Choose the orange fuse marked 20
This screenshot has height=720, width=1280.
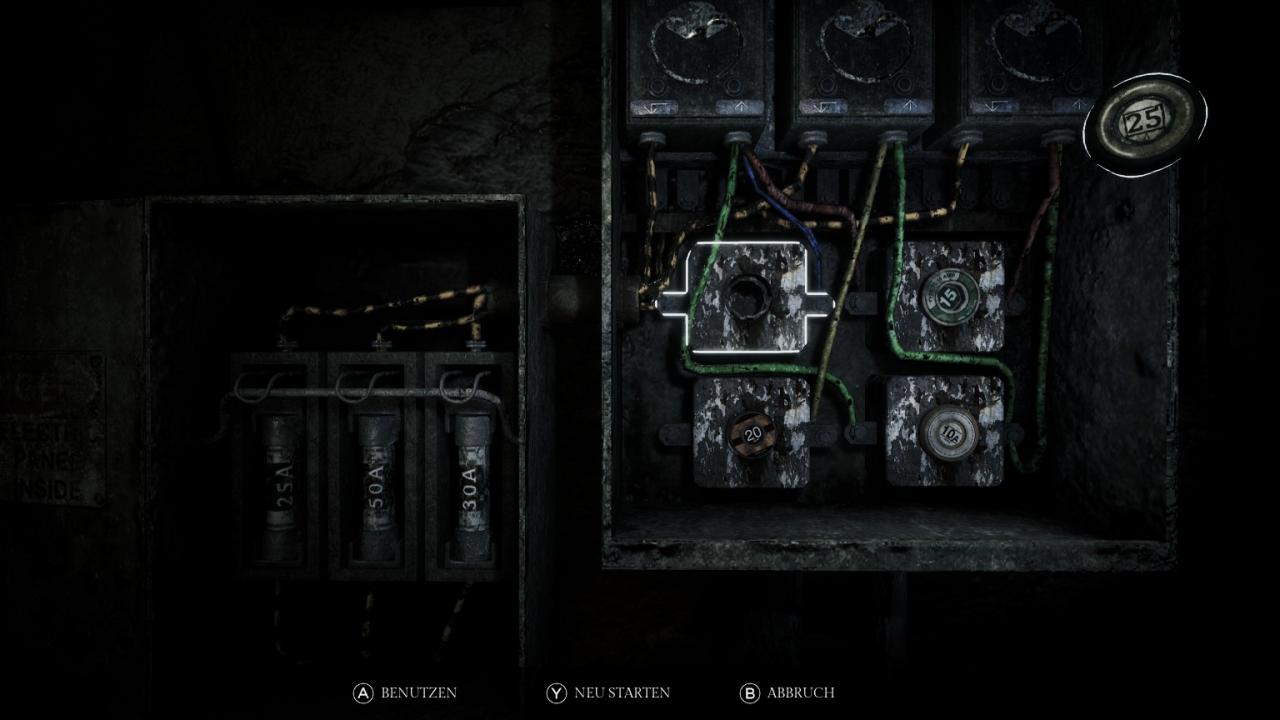click(x=753, y=433)
